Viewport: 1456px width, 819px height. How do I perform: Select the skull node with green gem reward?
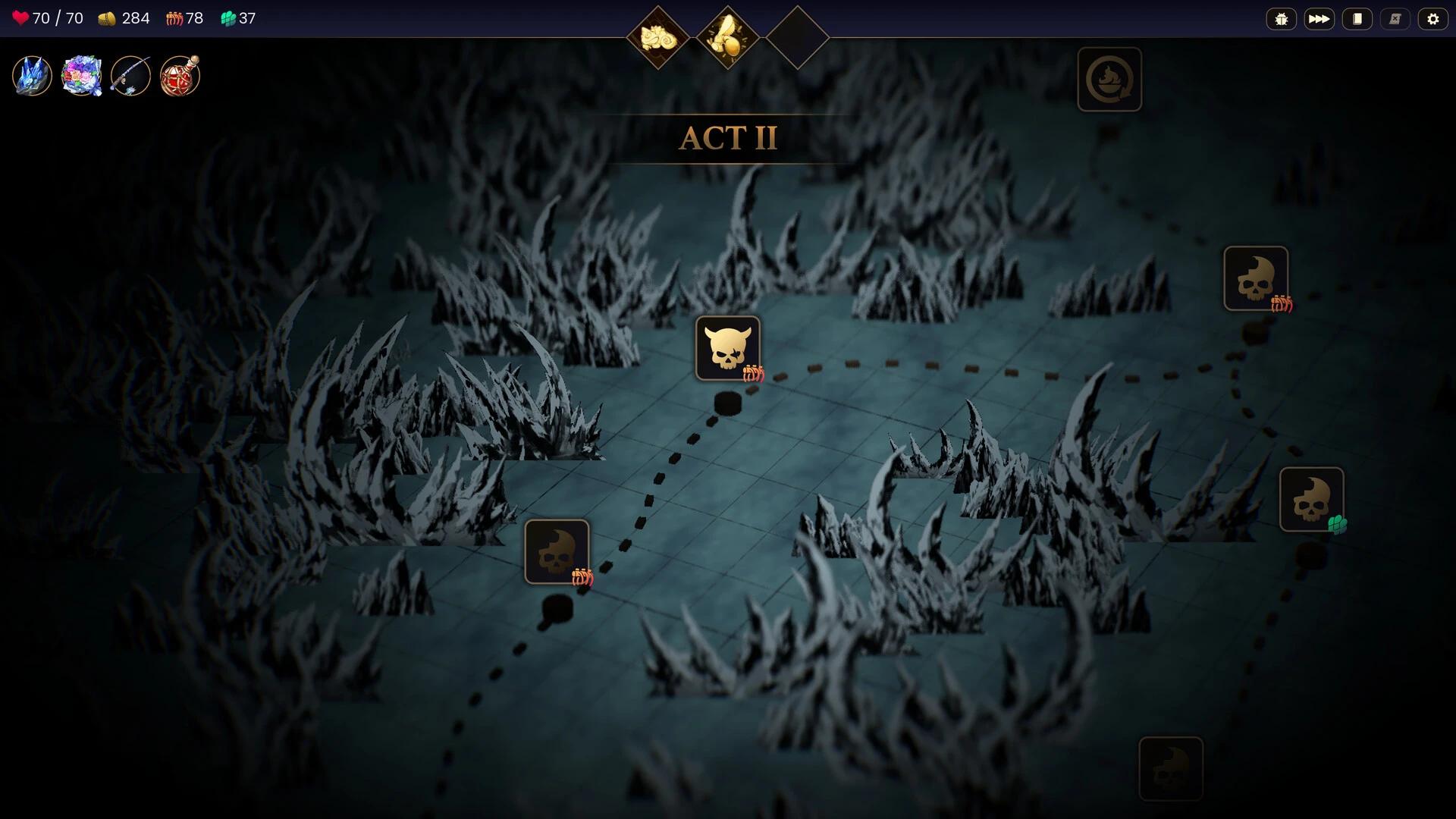1313,498
